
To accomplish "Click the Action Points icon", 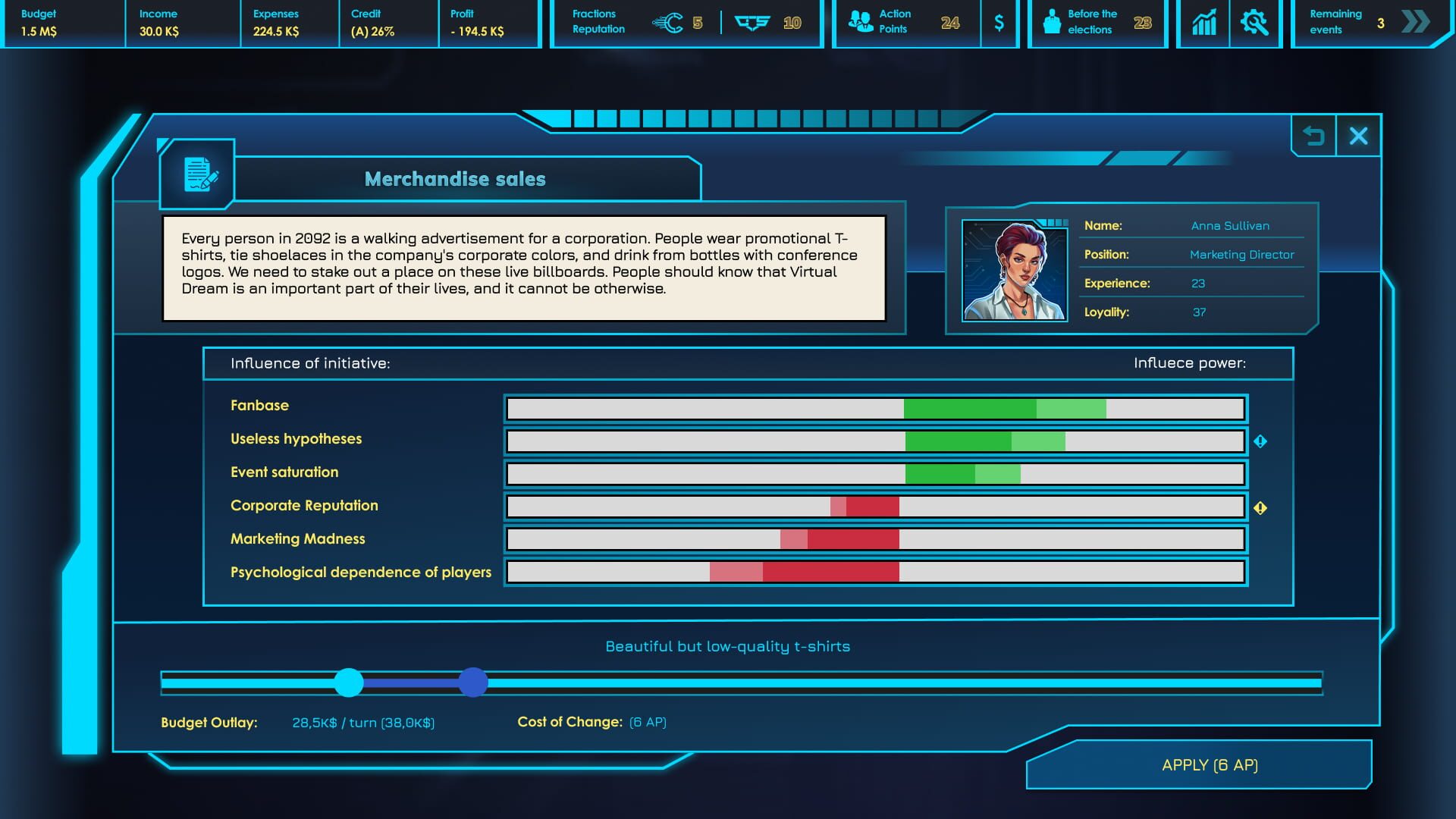I will [861, 21].
